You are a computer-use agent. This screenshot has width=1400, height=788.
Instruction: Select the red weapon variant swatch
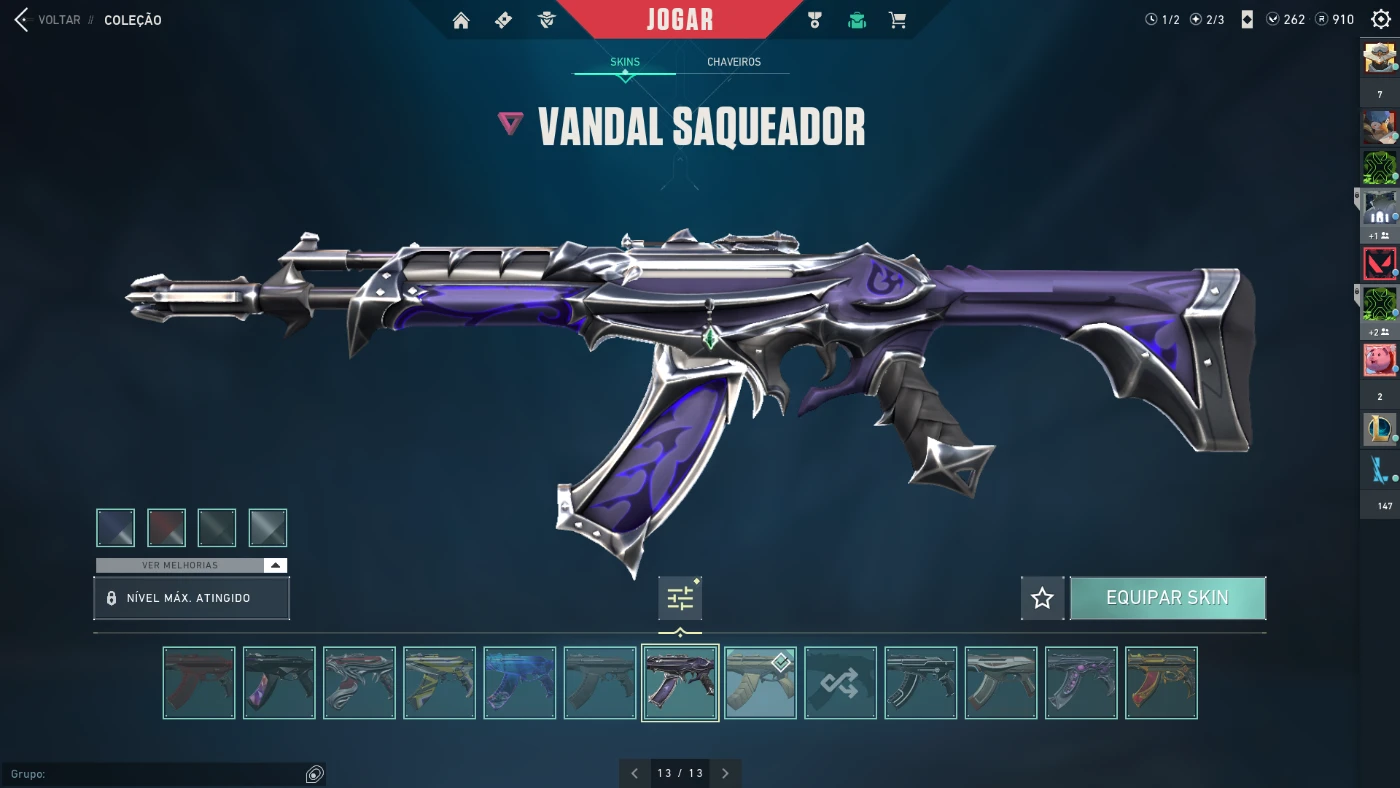pyautogui.click(x=166, y=527)
